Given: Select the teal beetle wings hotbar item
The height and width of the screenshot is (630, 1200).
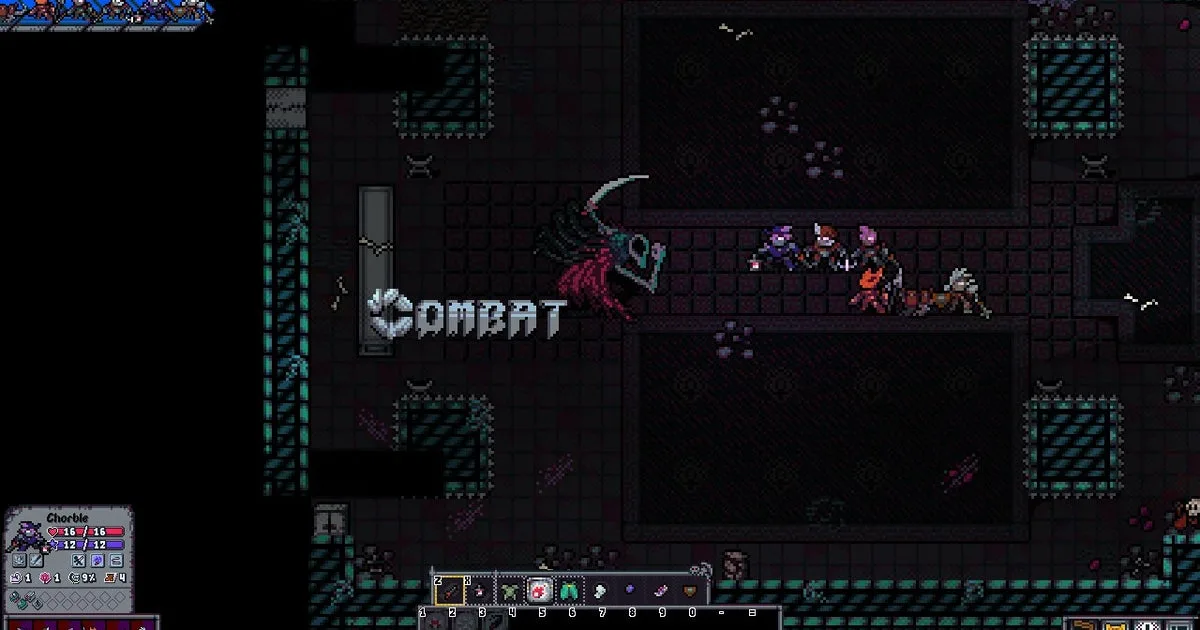Looking at the screenshot, I should [570, 591].
